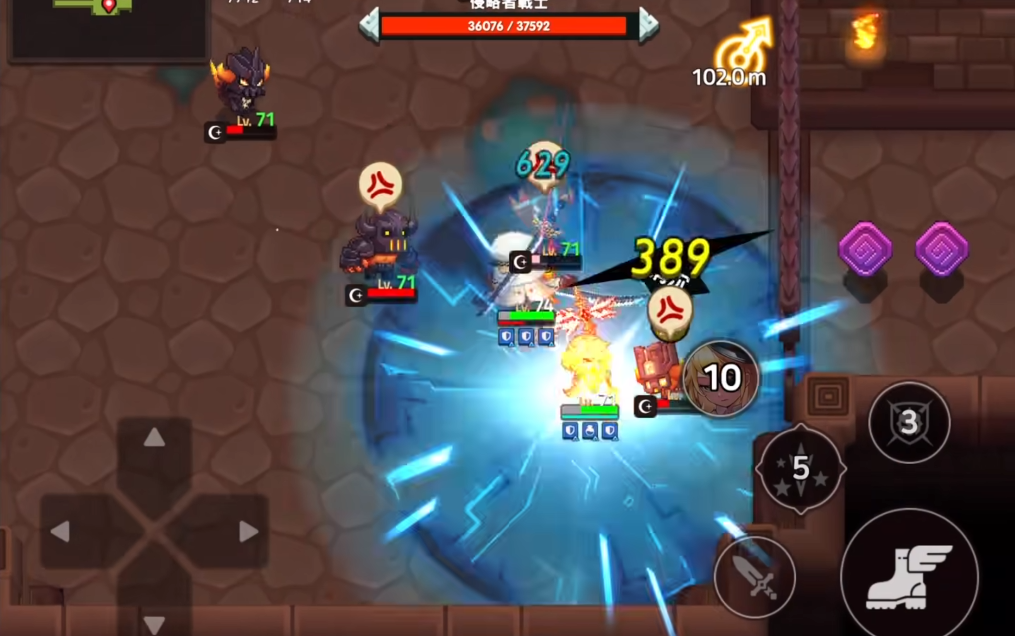Select the hero portrait skill showing 10
Viewport: 1015px width, 636px height.
(721, 378)
